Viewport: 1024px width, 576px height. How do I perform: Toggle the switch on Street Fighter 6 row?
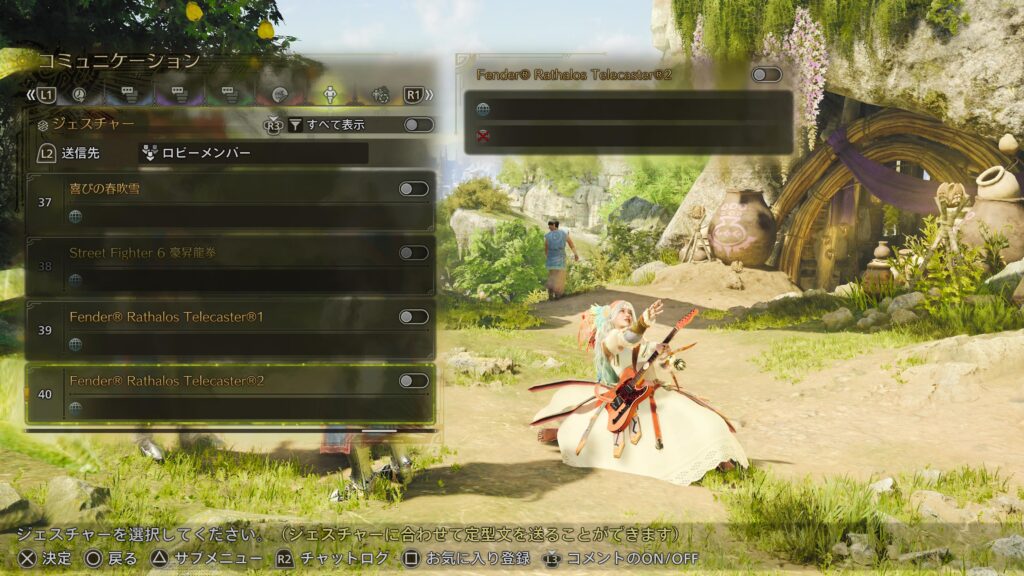[413, 253]
